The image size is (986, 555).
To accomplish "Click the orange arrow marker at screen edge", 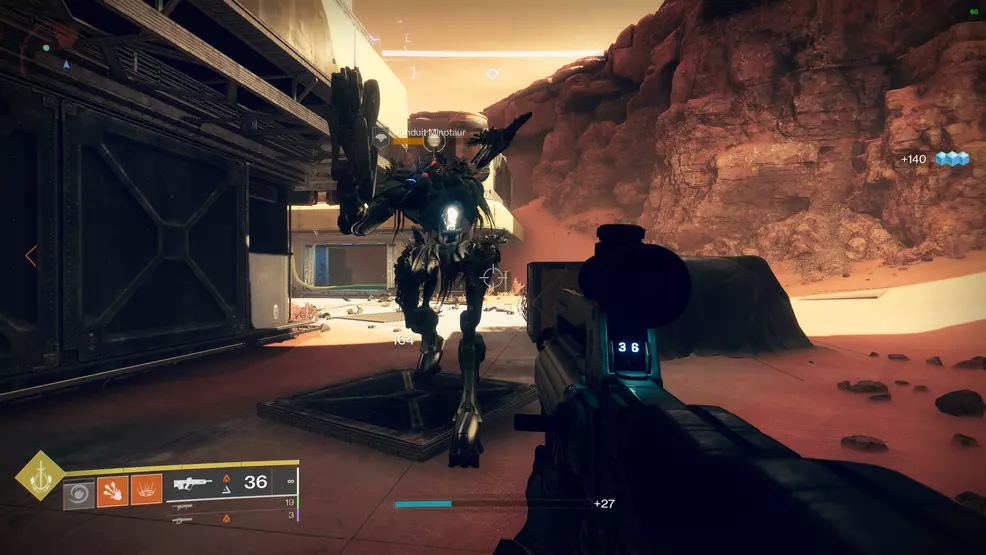I will pyautogui.click(x=30, y=256).
